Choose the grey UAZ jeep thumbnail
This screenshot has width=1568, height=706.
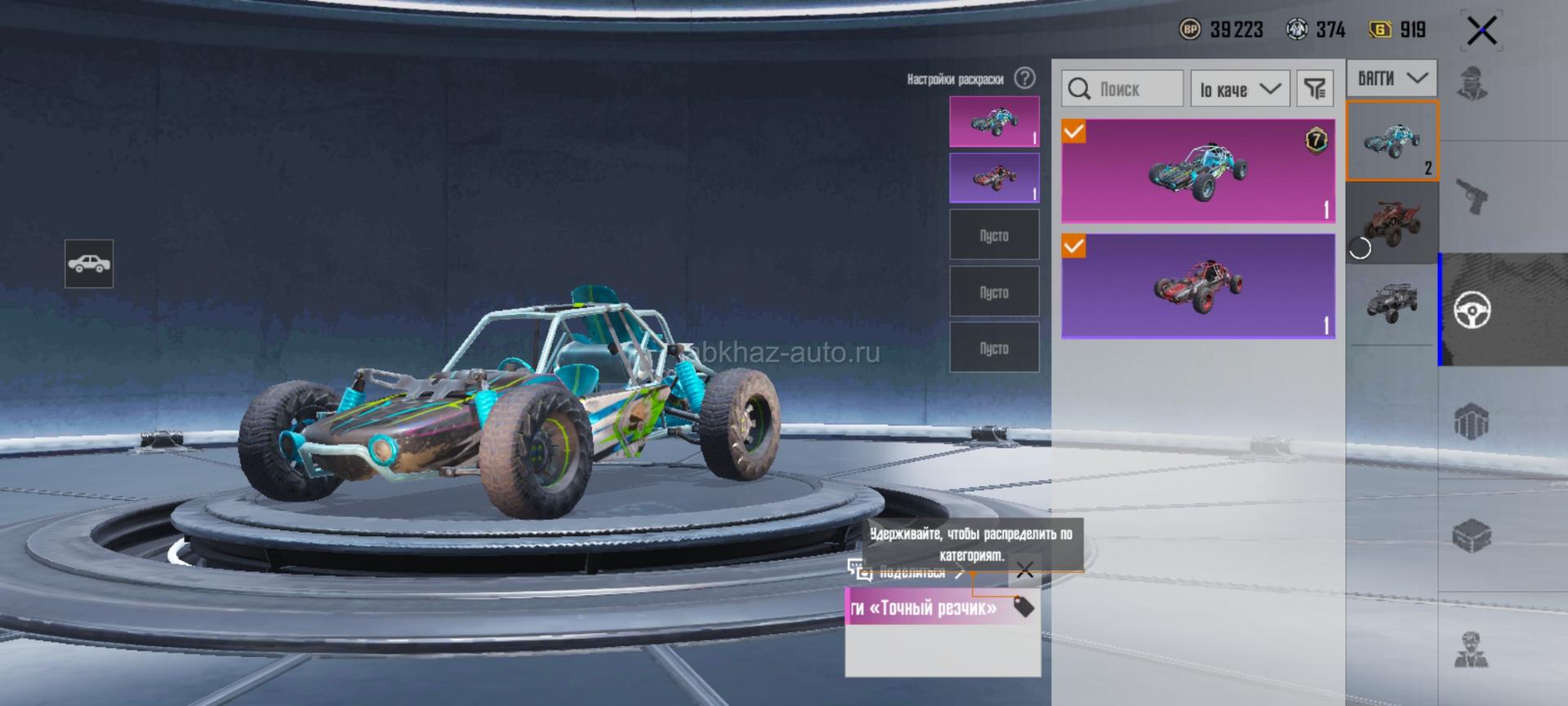[x=1392, y=302]
